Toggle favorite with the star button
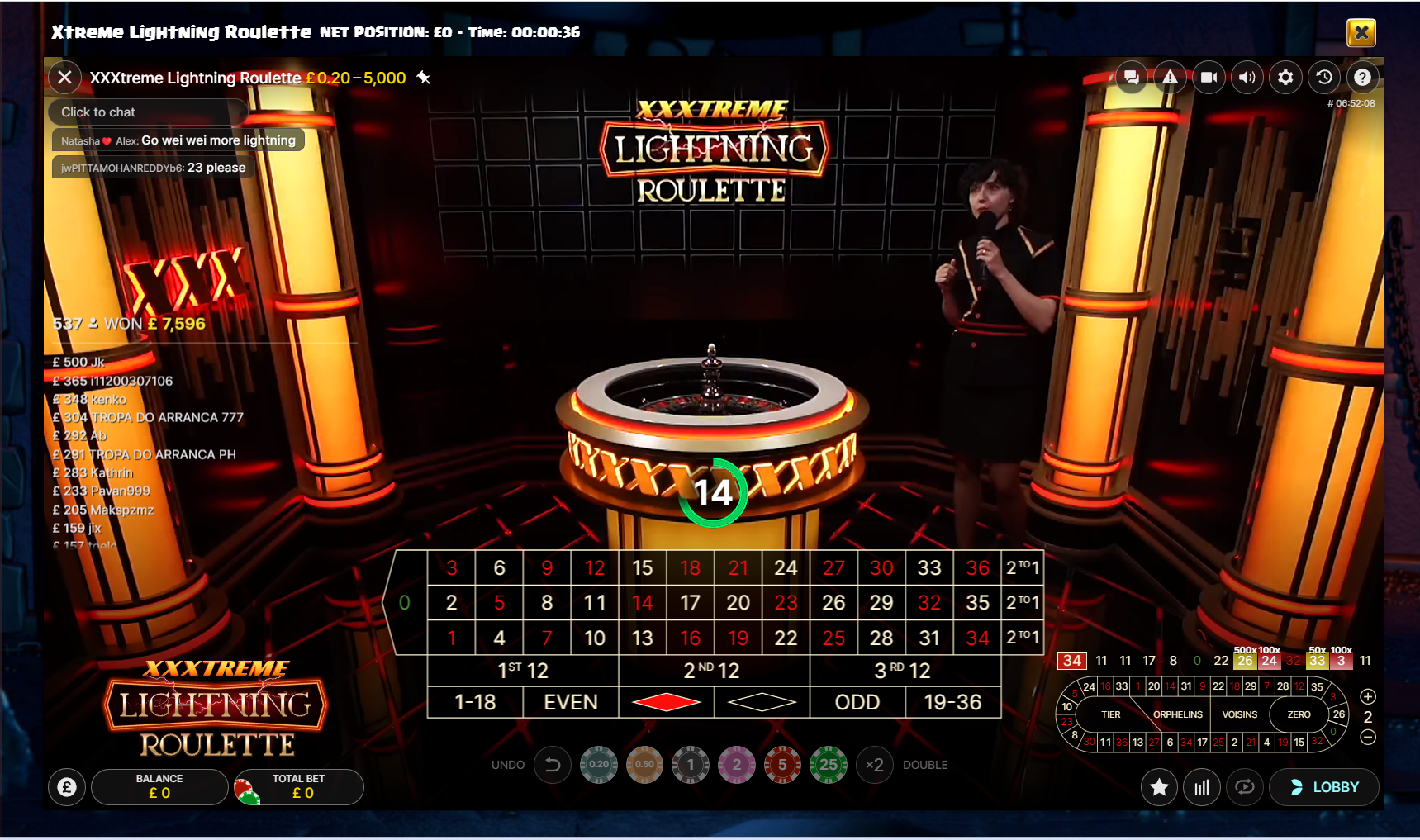This screenshot has height=840, width=1420. point(1158,786)
